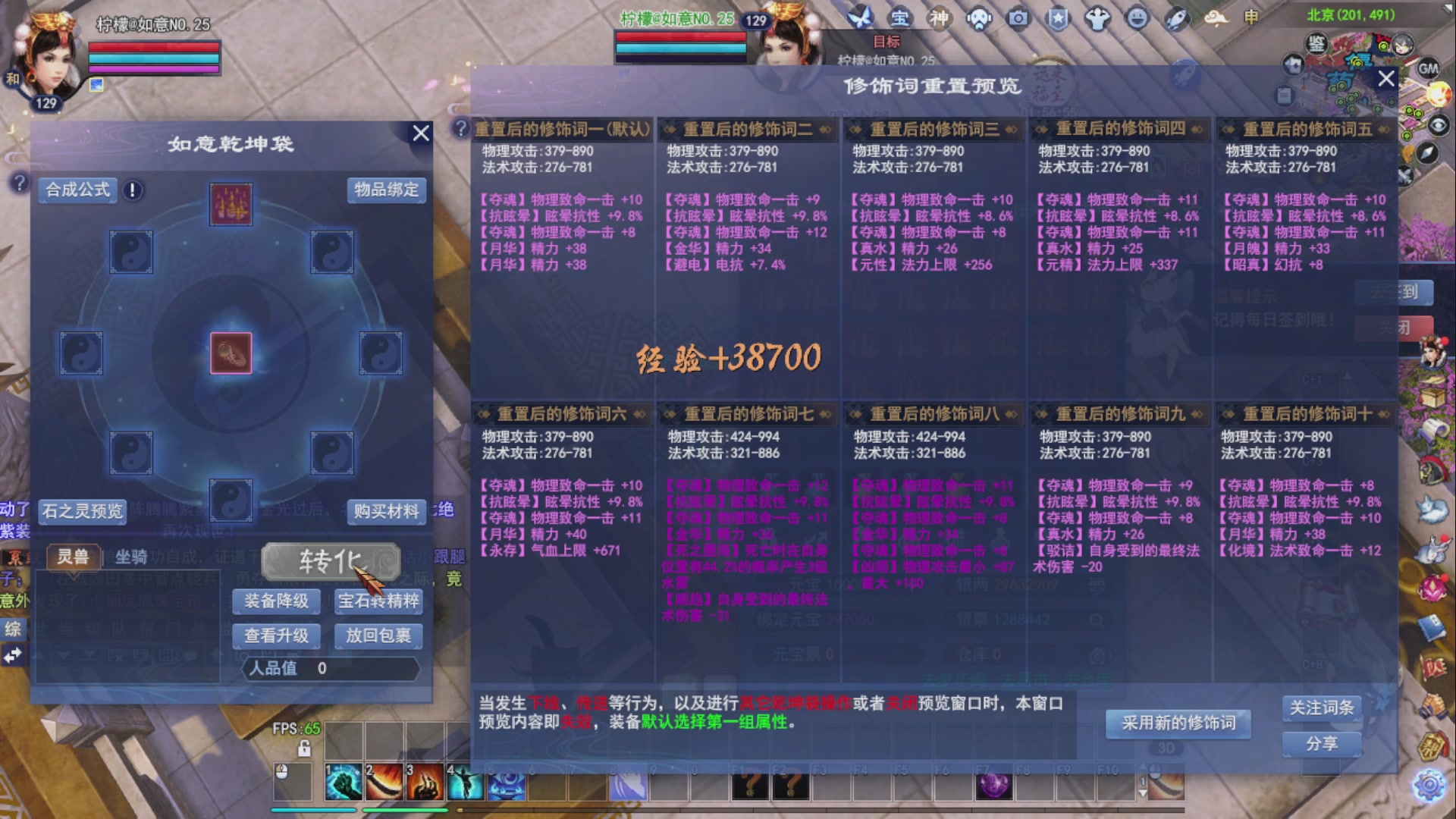Select the item in the center bag slot

[x=231, y=353]
